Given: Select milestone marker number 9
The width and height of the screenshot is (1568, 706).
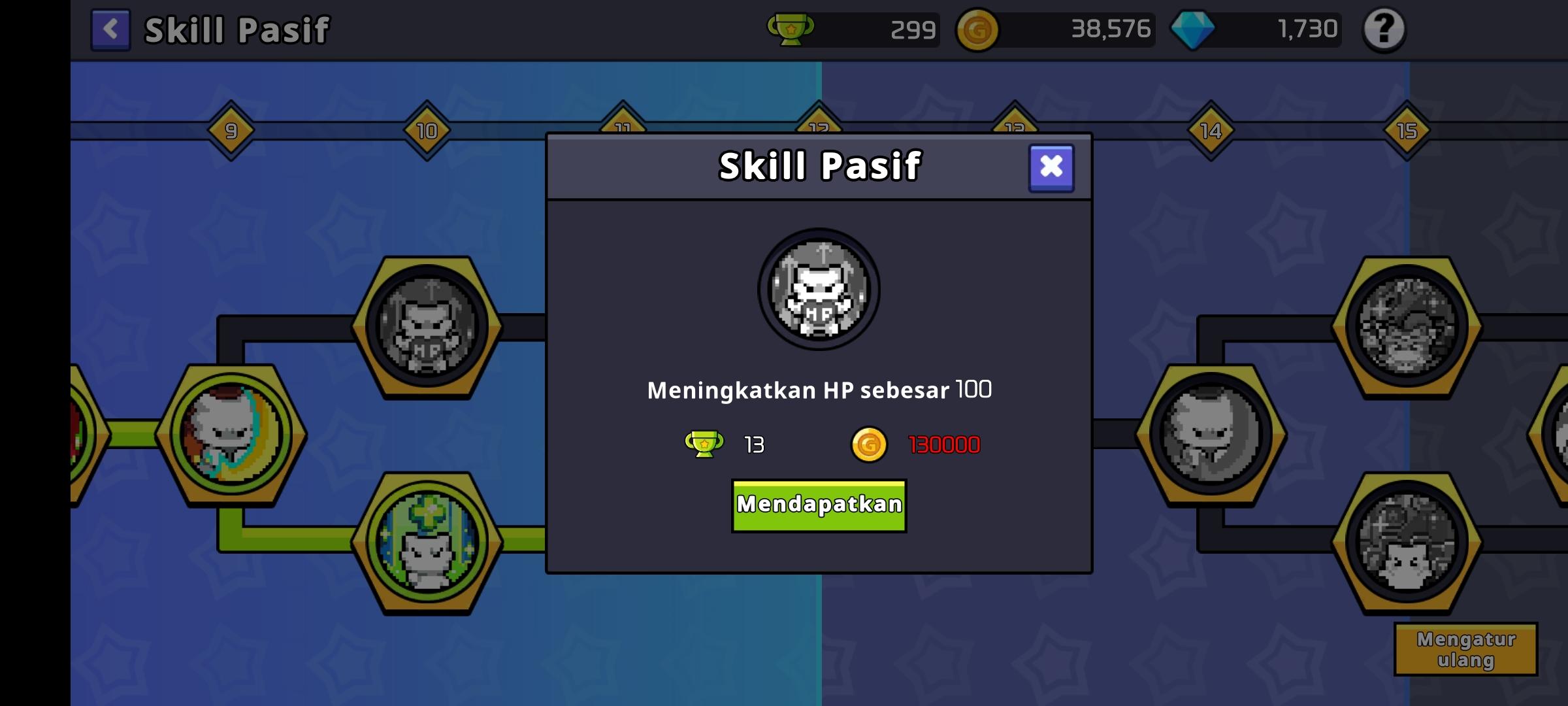Looking at the screenshot, I should pos(232,129).
